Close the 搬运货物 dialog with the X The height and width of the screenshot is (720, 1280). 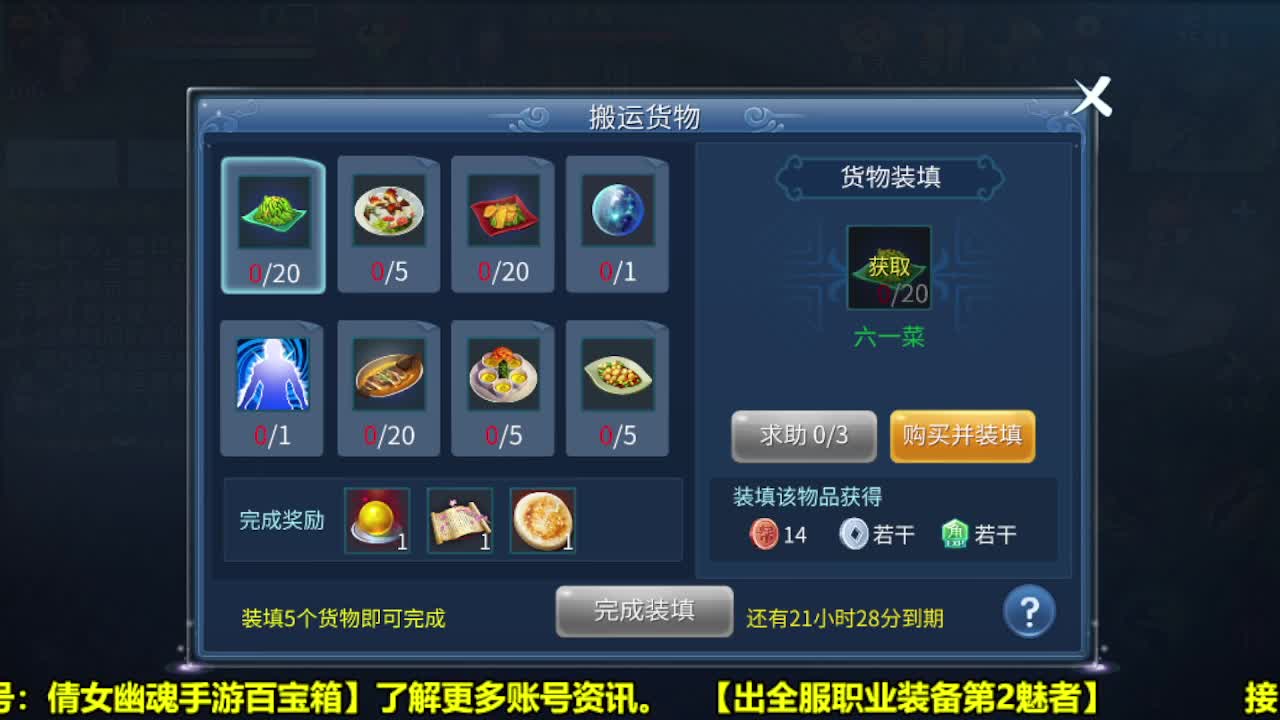1094,97
